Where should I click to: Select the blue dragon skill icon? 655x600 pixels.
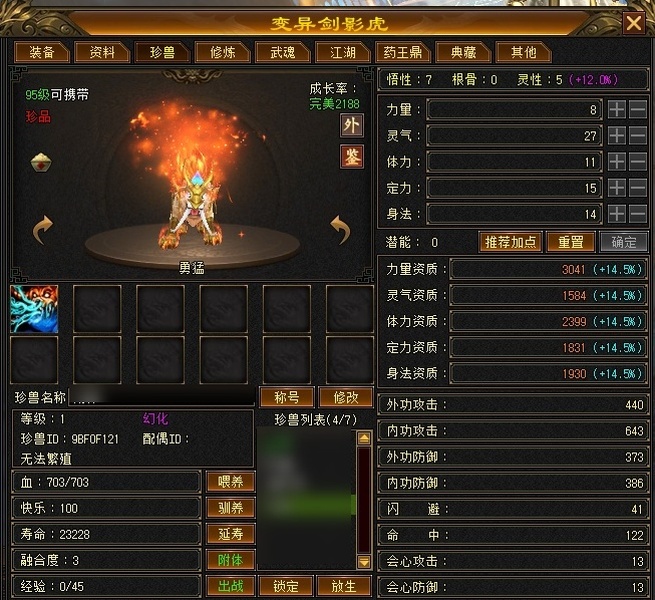coord(34,308)
